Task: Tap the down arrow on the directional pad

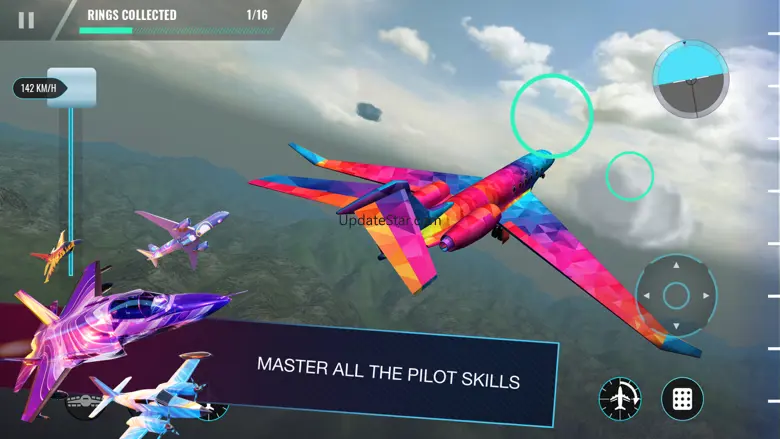Action: 676,325
